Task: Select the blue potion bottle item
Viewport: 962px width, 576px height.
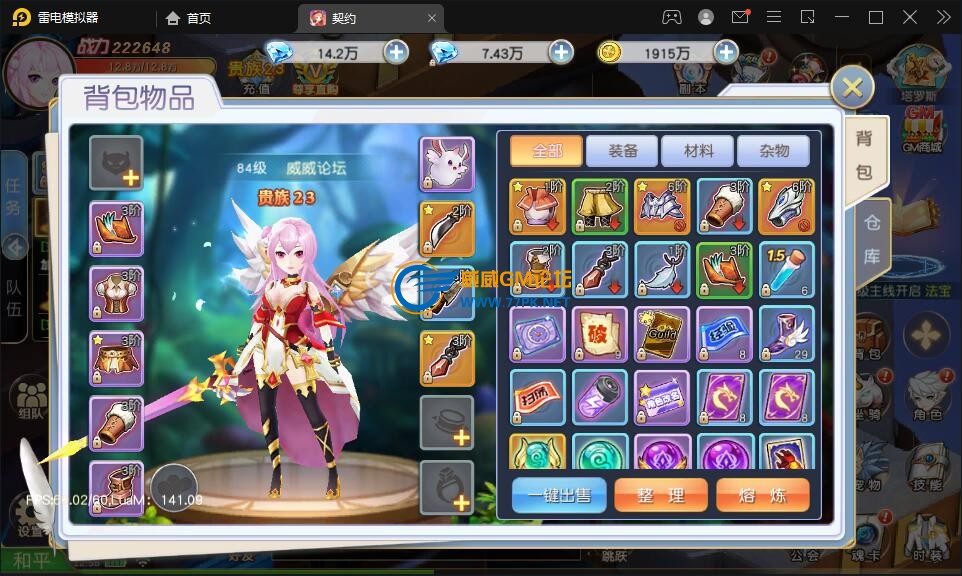Action: (x=786, y=270)
